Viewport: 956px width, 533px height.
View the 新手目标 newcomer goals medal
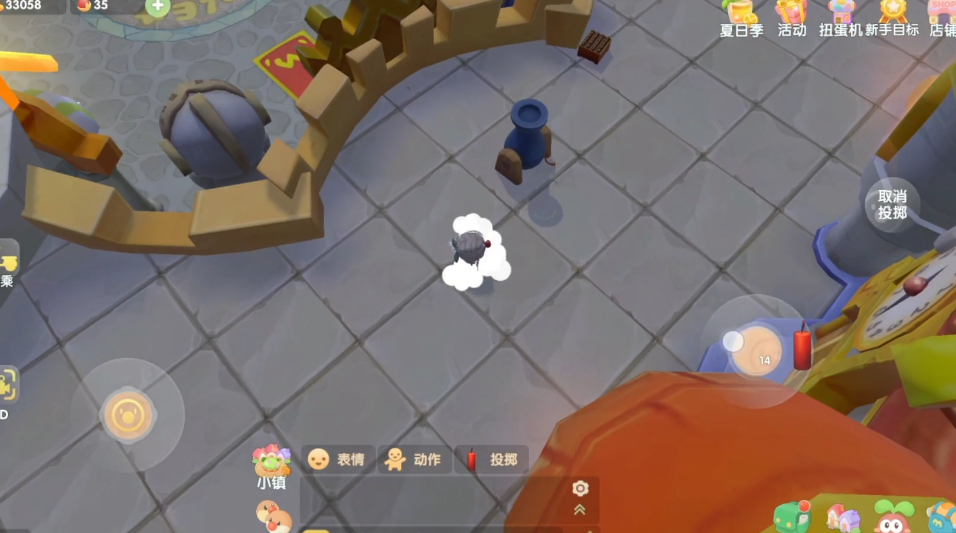click(x=892, y=17)
